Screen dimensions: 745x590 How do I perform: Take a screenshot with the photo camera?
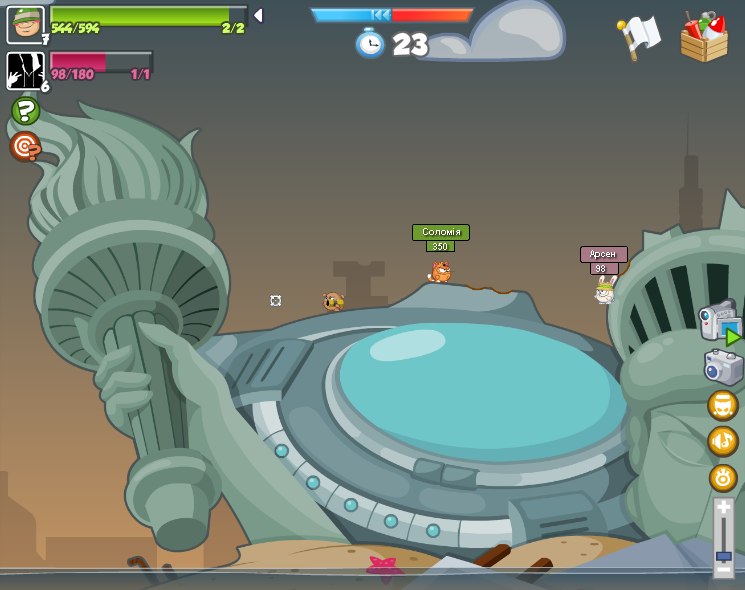point(723,367)
